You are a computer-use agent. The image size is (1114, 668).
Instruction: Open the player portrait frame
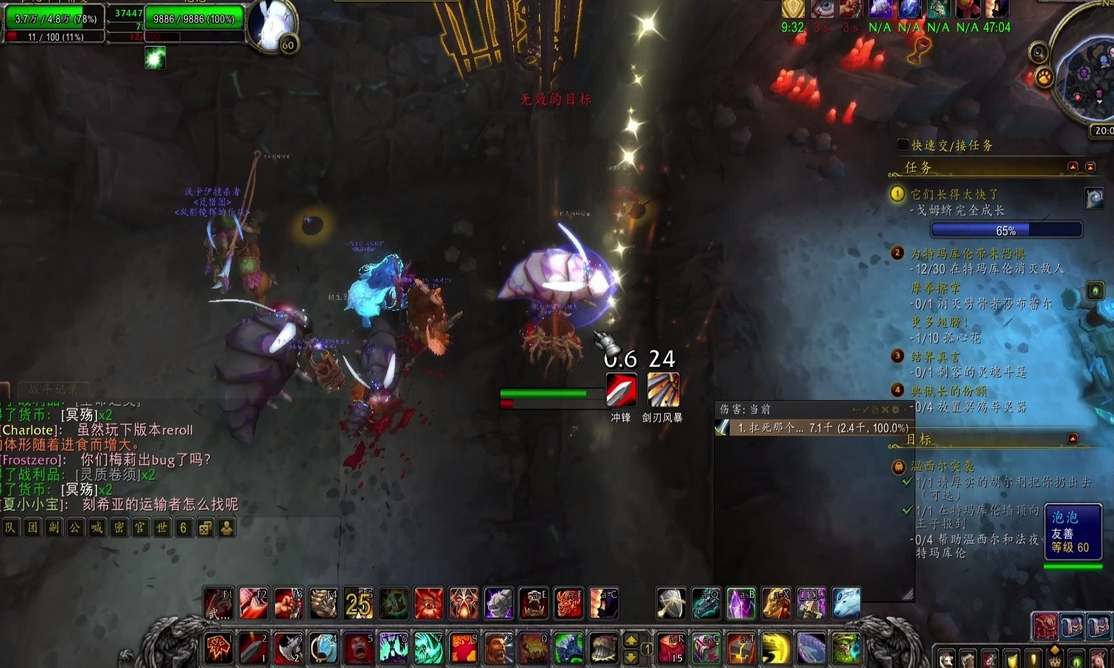[x=271, y=26]
